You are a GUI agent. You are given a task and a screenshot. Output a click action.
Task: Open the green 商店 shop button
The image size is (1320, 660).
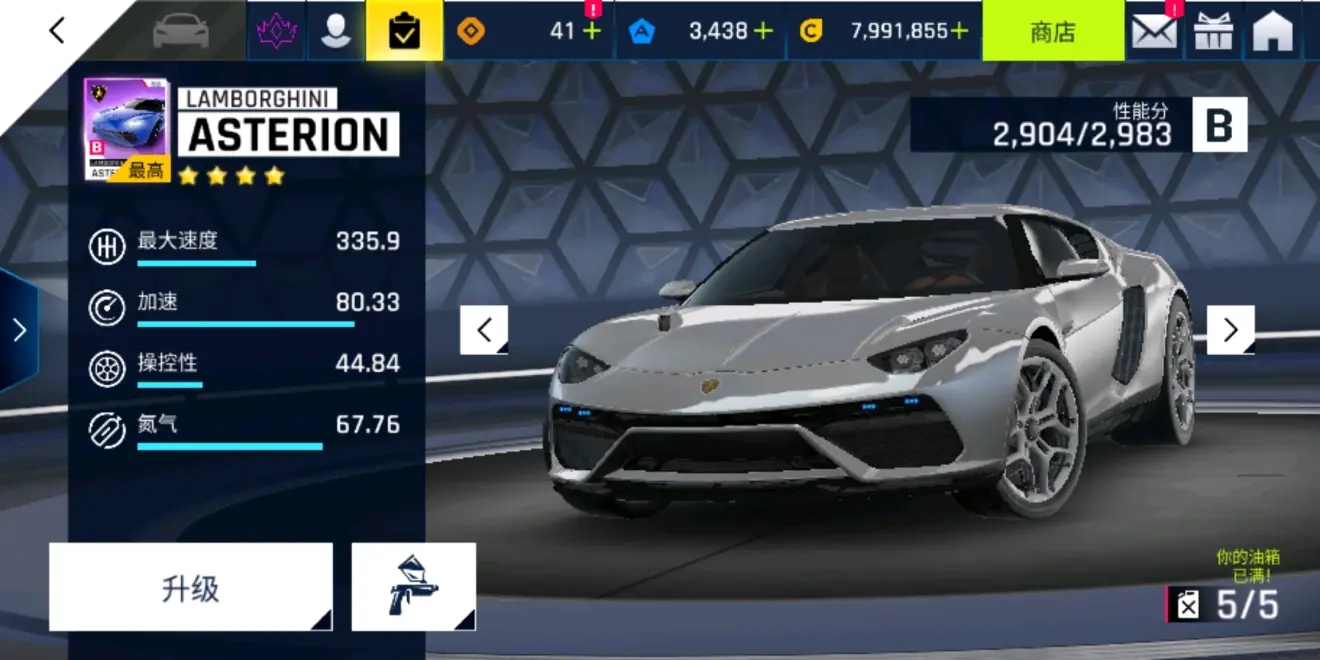pyautogui.click(x=1052, y=31)
